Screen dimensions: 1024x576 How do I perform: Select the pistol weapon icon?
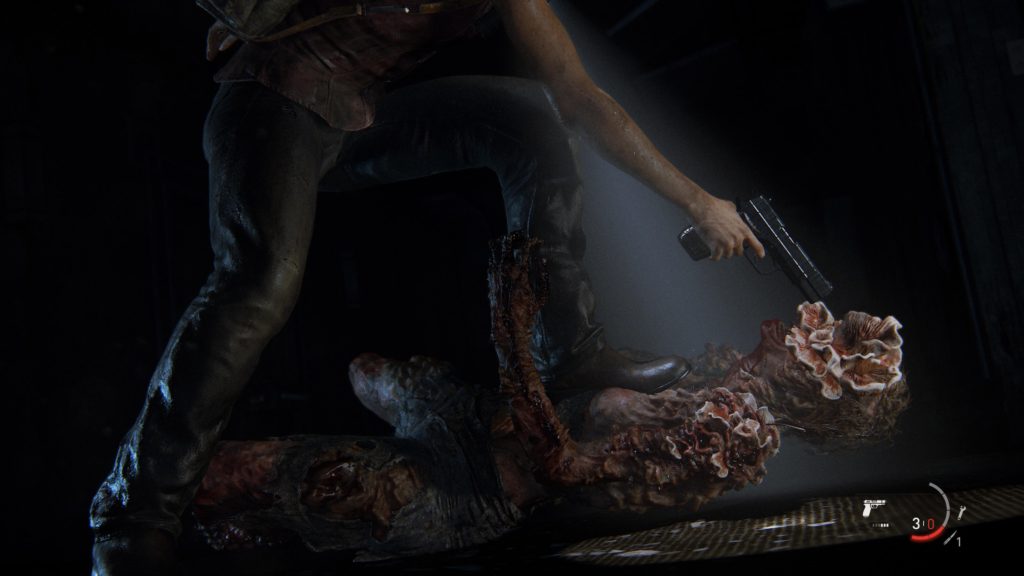[x=872, y=508]
